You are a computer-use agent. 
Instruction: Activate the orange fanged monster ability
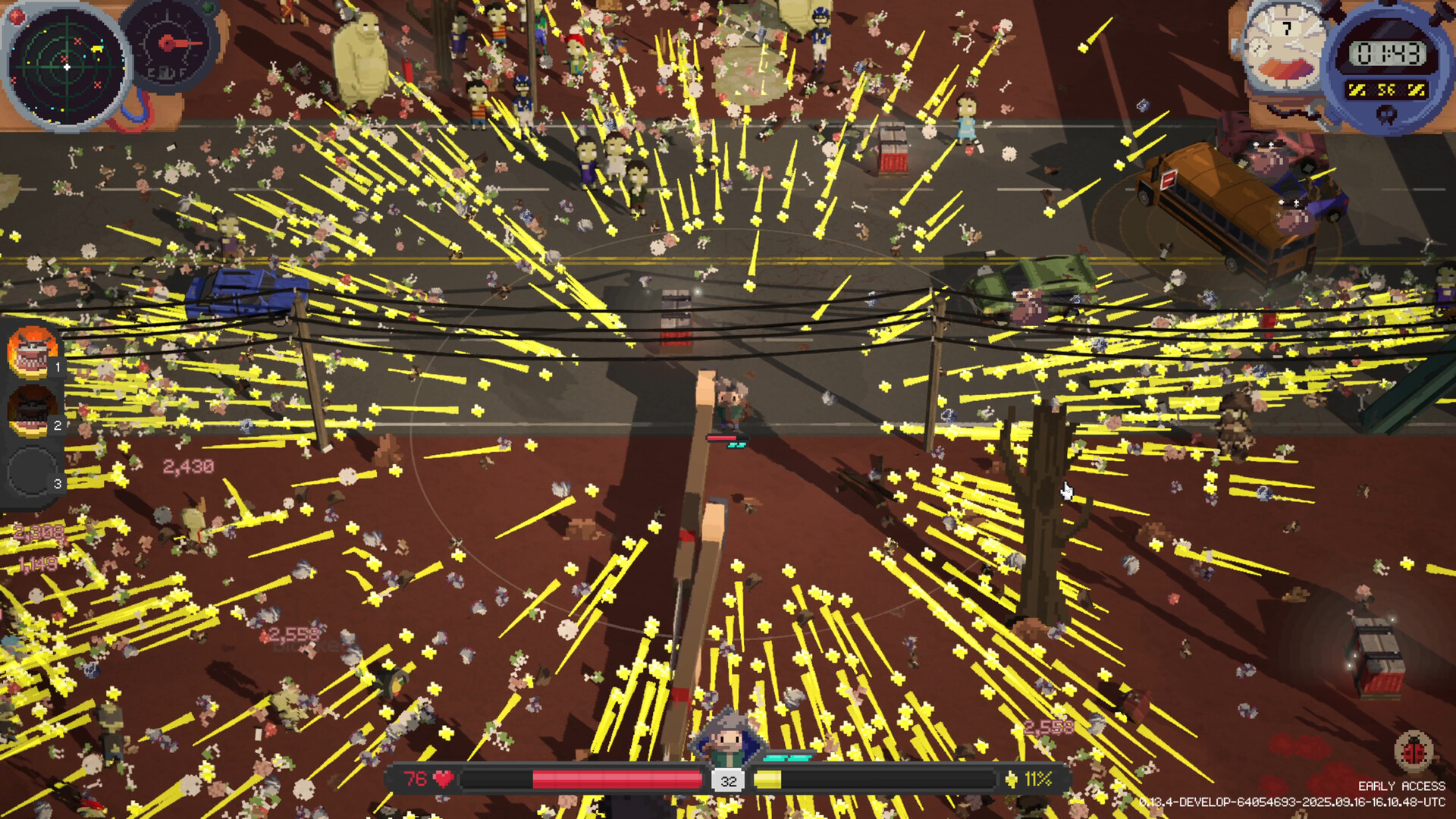[x=32, y=353]
